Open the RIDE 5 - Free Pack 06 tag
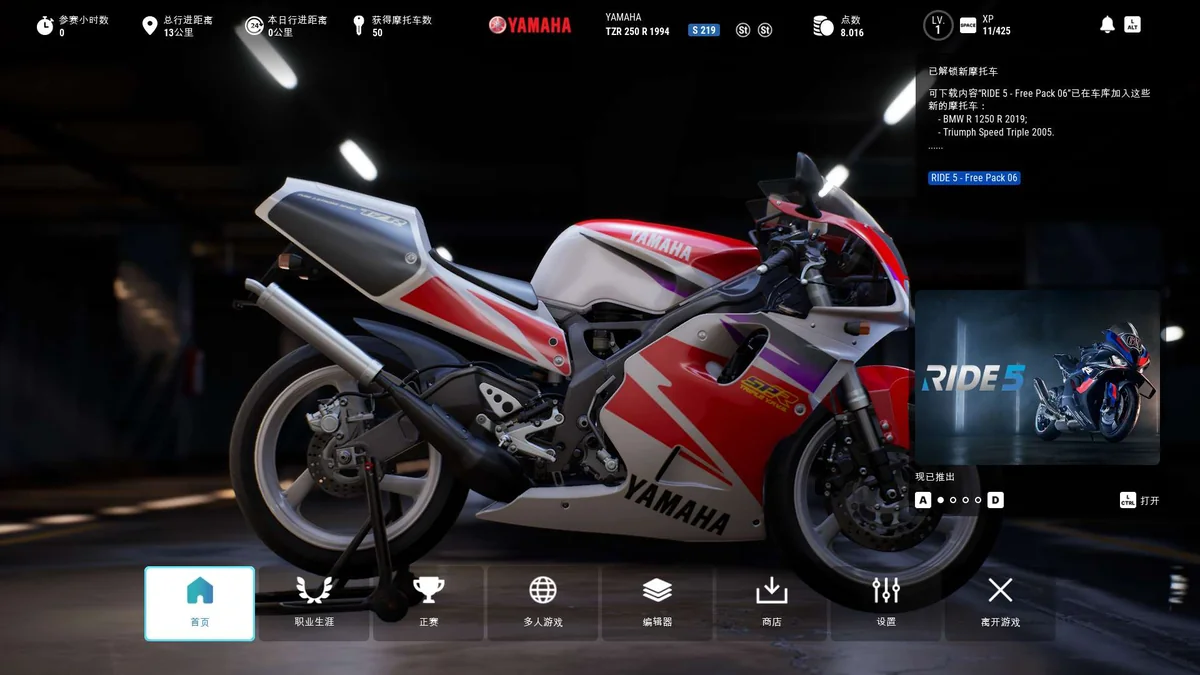This screenshot has height=675, width=1200. pos(974,178)
